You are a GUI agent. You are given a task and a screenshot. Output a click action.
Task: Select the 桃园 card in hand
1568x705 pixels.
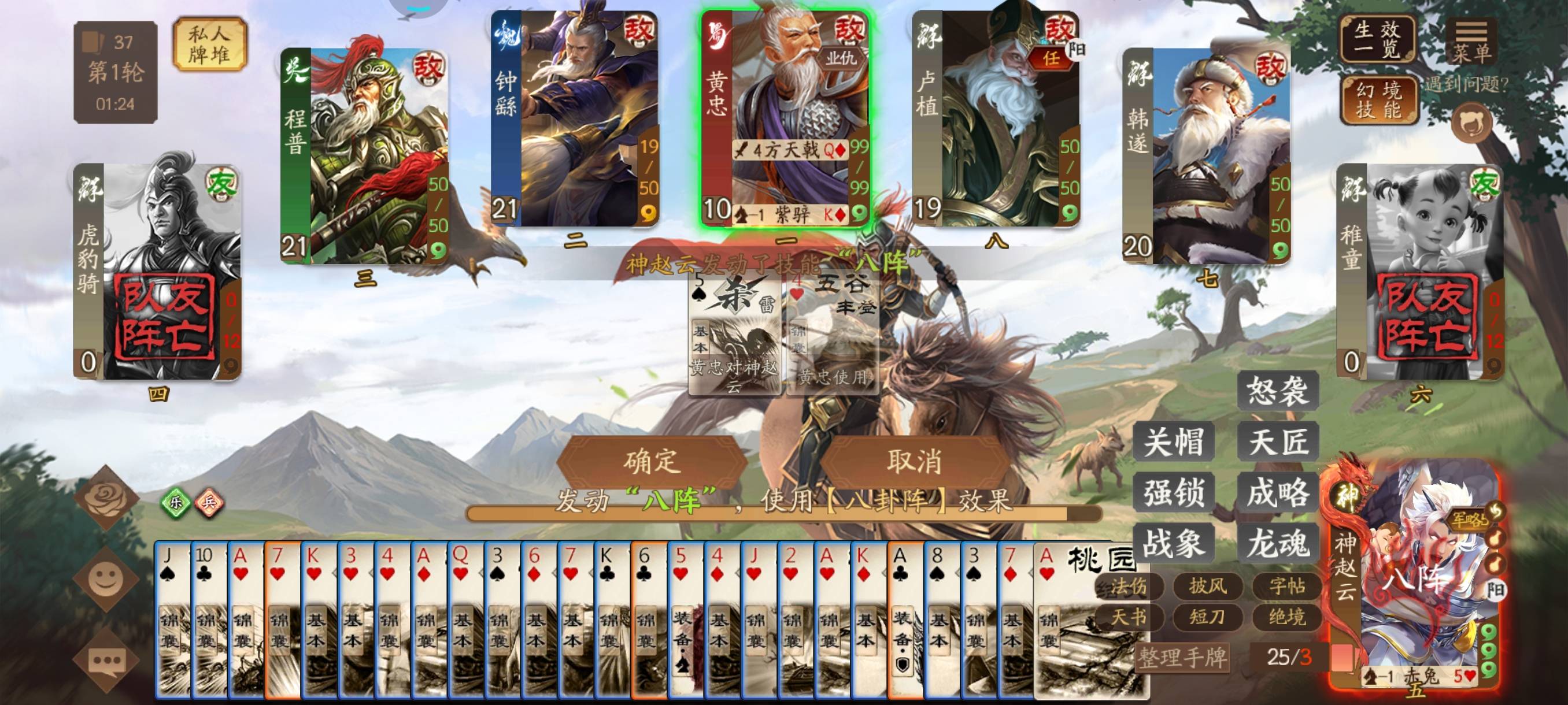point(1090,621)
